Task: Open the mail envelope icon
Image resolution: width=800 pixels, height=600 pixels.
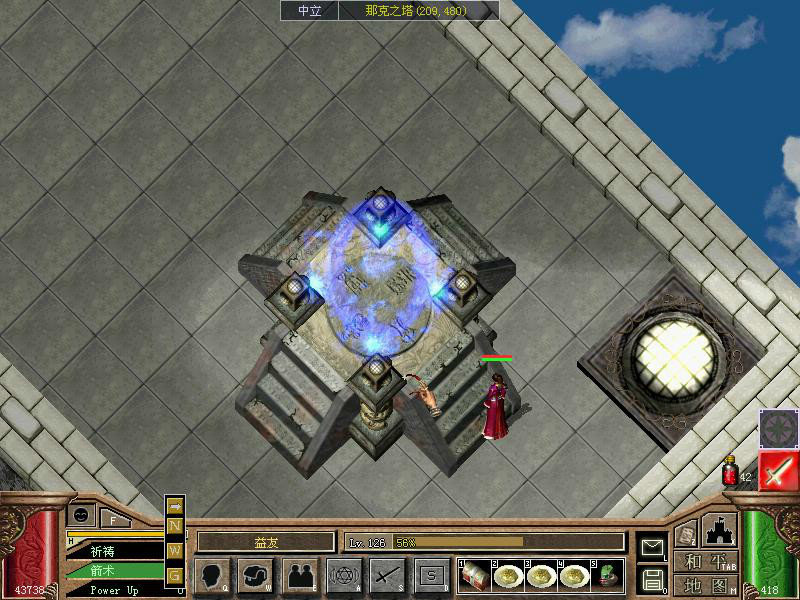Action: tap(653, 547)
